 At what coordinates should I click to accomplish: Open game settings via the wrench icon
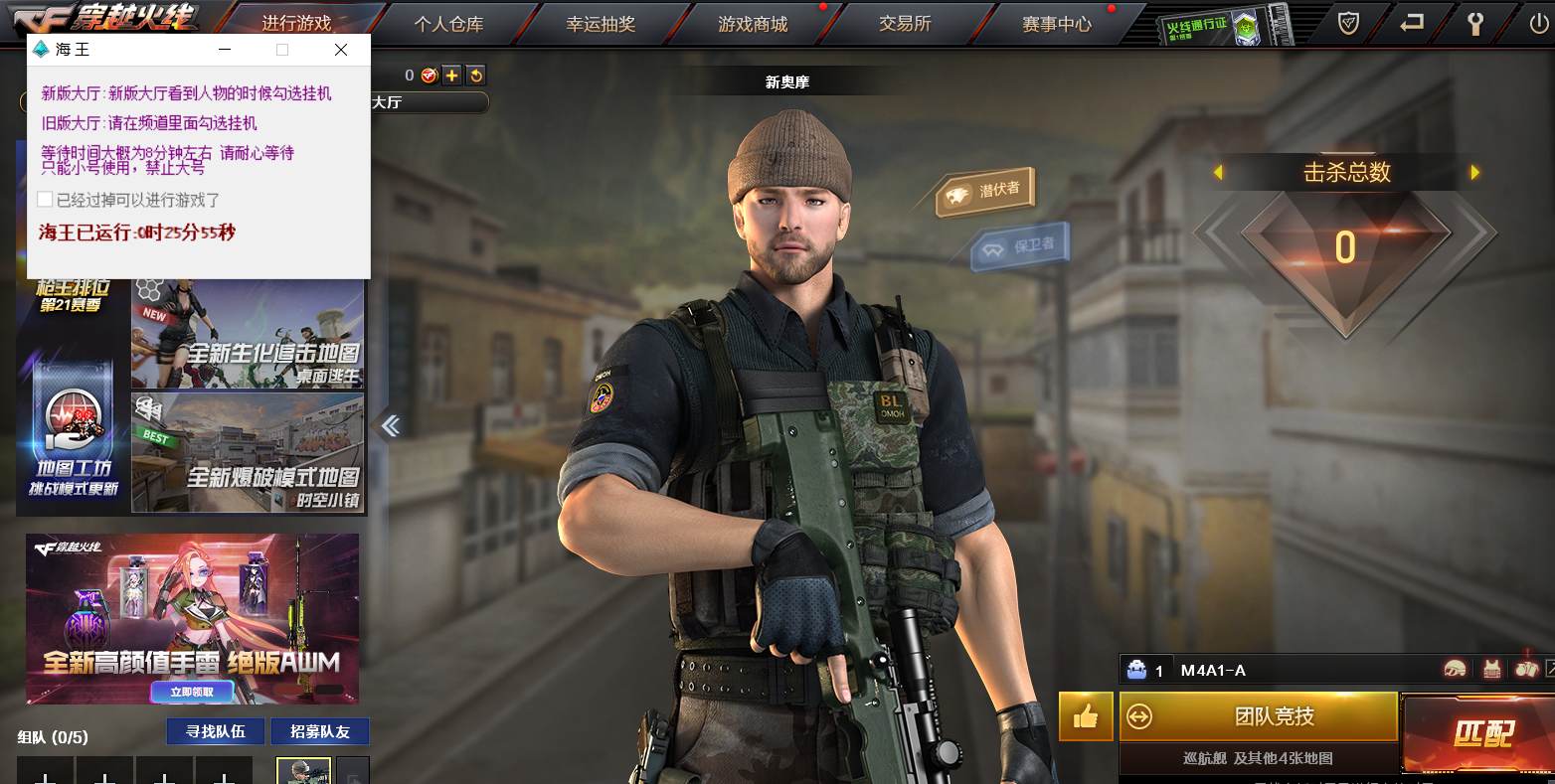[1474, 21]
